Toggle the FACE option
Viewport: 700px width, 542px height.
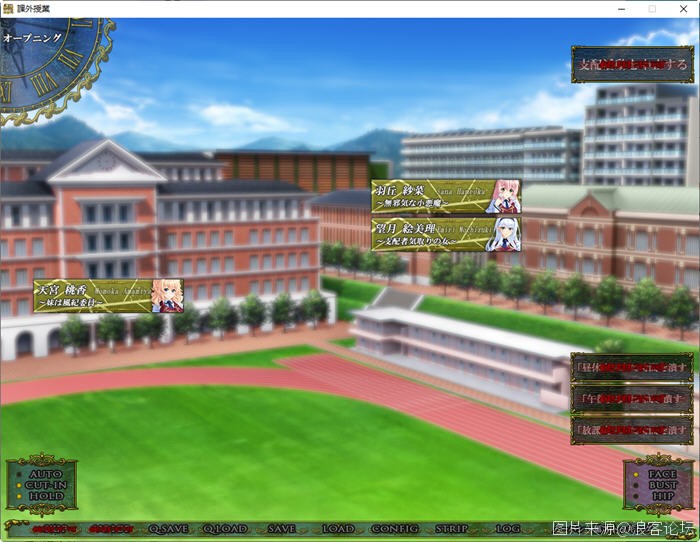click(661, 473)
